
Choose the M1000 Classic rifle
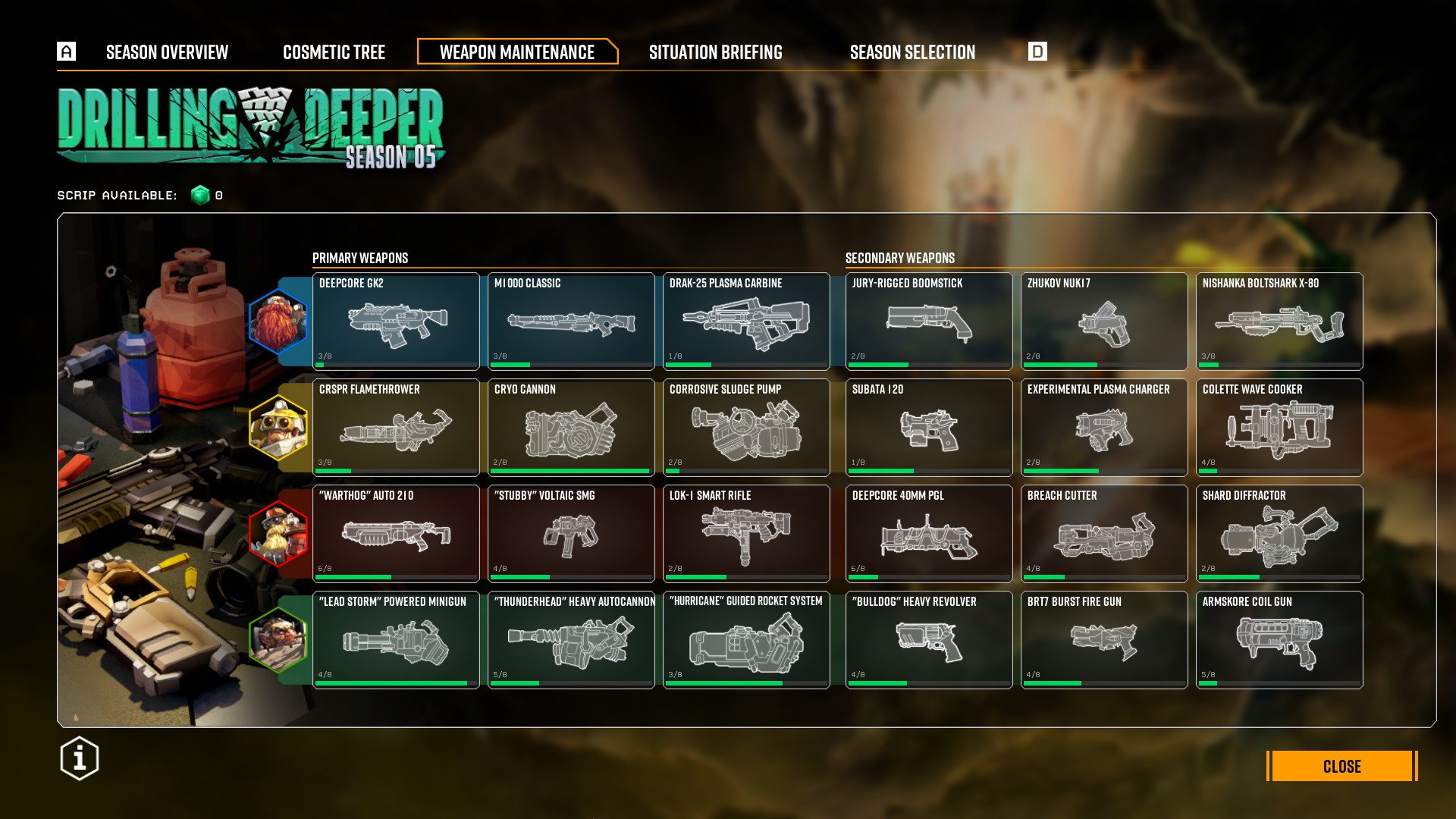pyautogui.click(x=571, y=322)
